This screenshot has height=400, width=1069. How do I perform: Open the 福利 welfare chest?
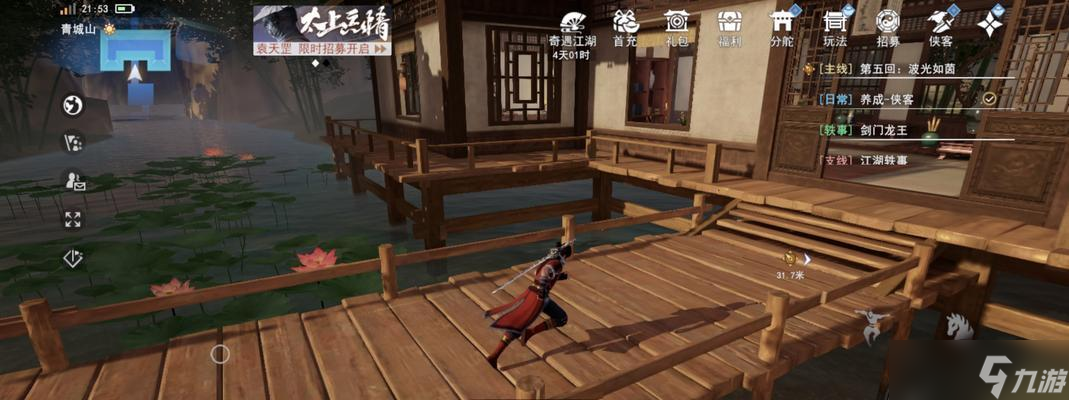729,23
